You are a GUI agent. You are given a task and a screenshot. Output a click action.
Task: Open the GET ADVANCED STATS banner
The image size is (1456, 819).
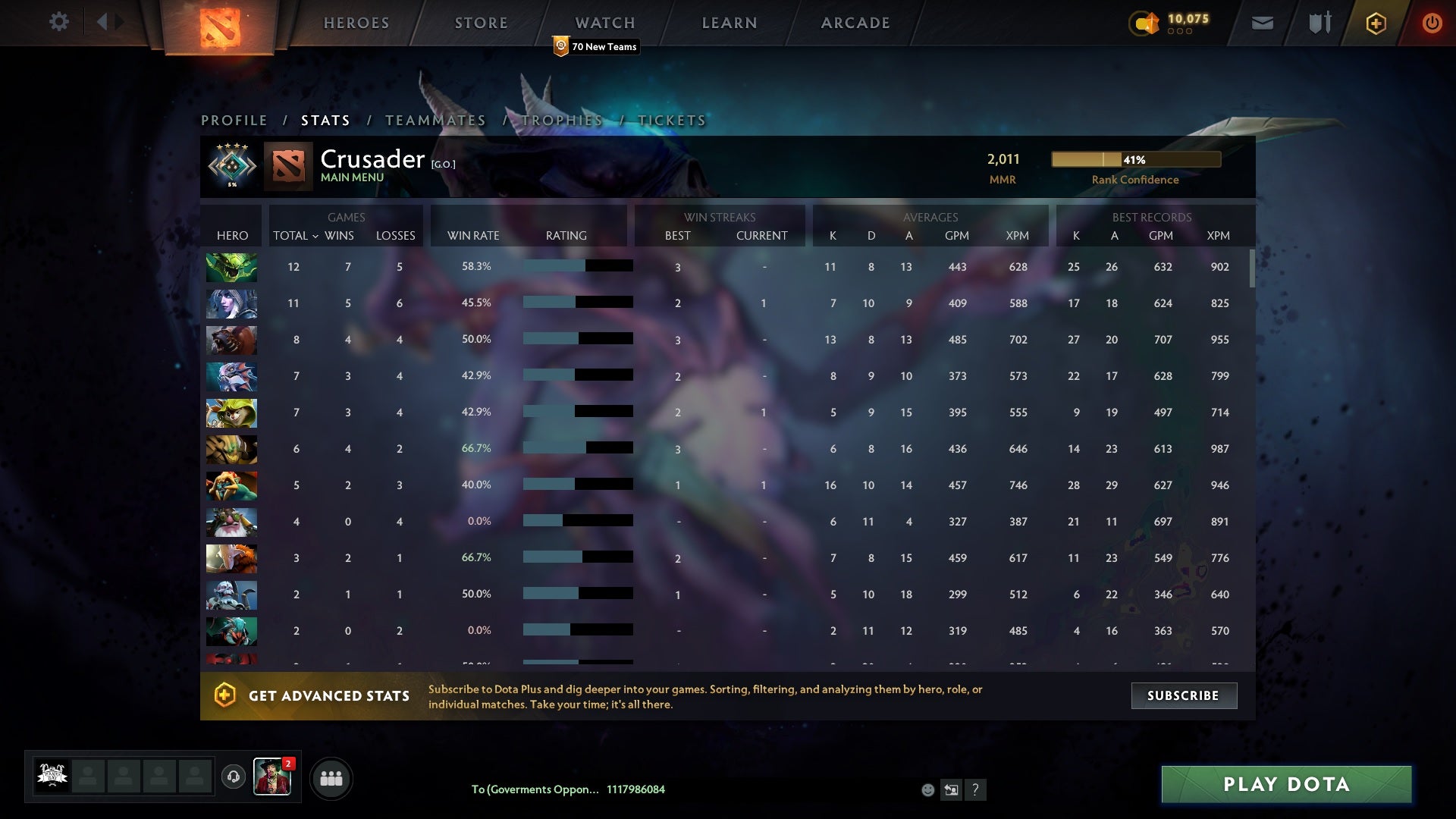pyautogui.click(x=329, y=695)
